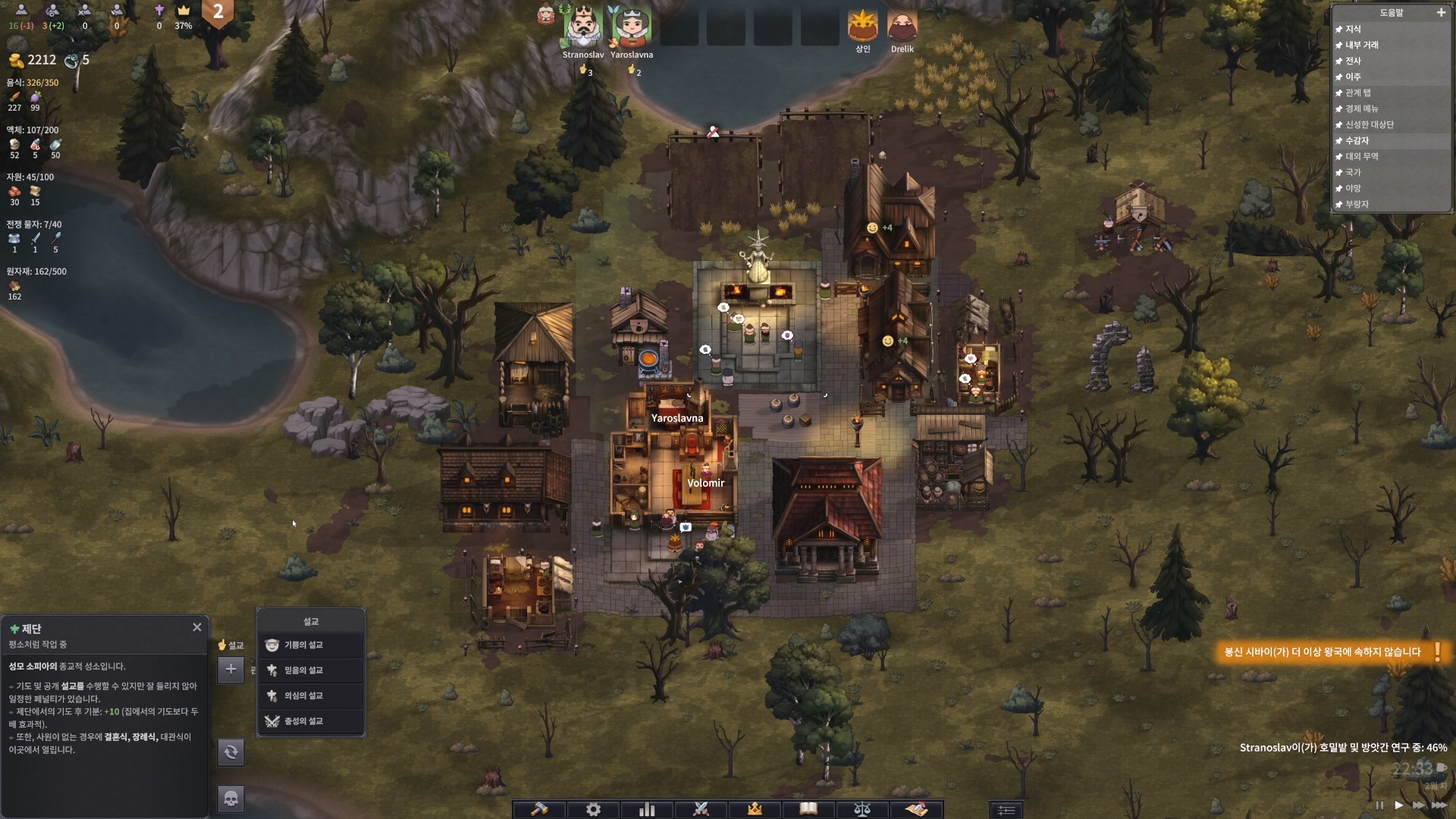Click the circular arrows refresh button
Viewport: 1456px width, 819px height.
click(231, 752)
